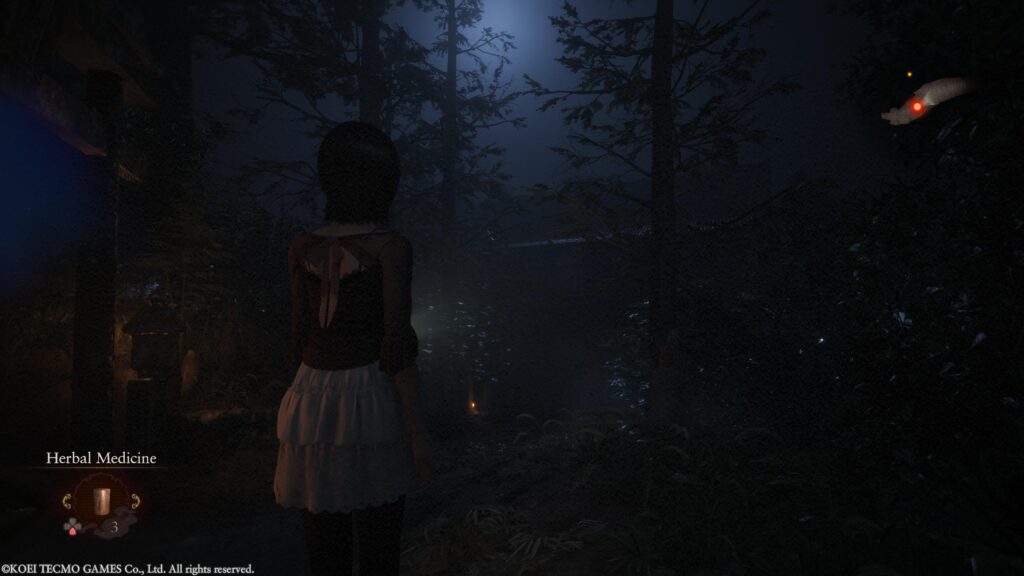Select the right item-cycle arrow beside Herbal Medicine
Screen dimensions: 1024x576
click(x=135, y=499)
